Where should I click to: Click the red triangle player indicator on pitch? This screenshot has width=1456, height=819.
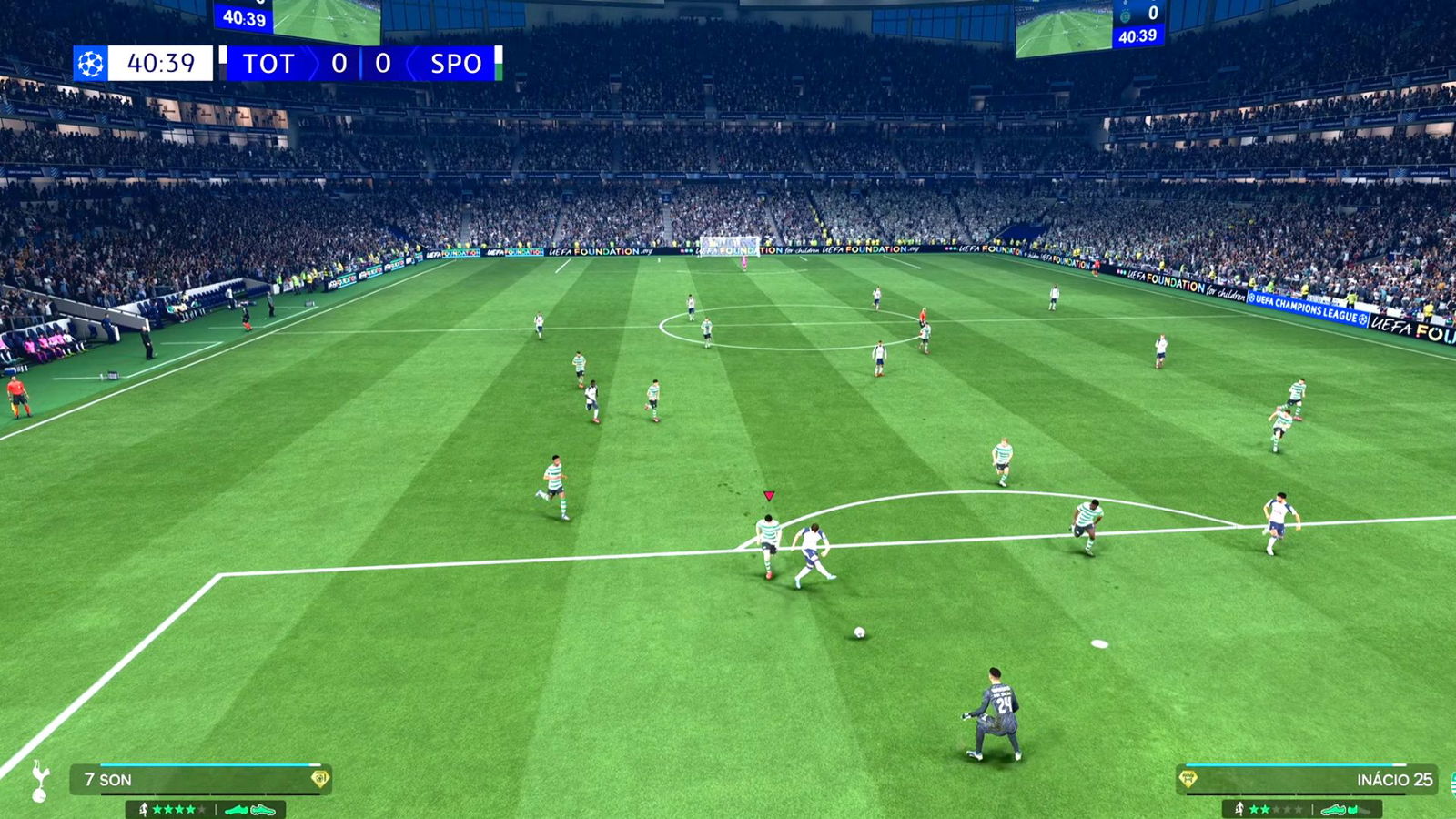[769, 493]
